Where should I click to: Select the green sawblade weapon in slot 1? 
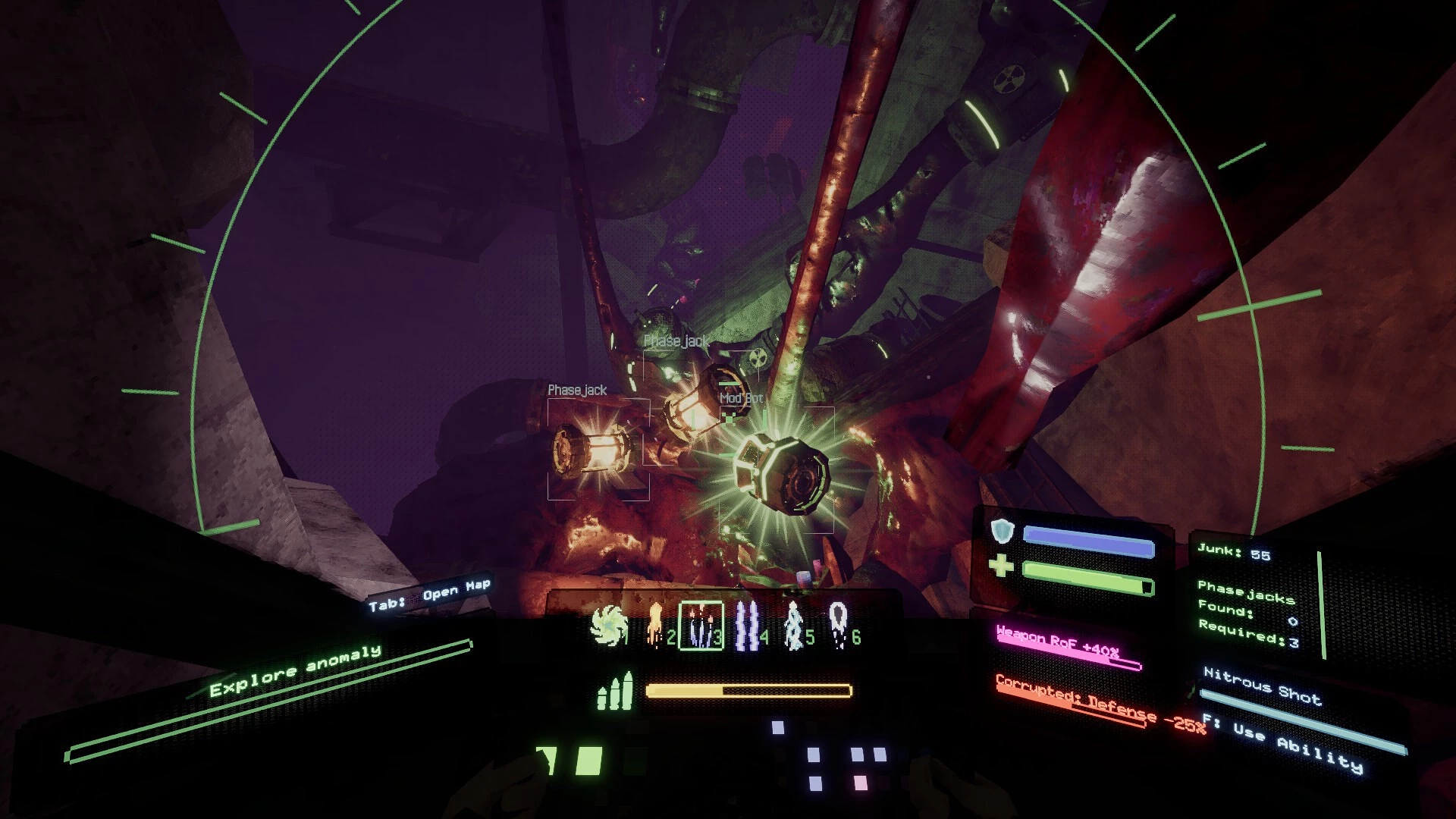coord(609,627)
